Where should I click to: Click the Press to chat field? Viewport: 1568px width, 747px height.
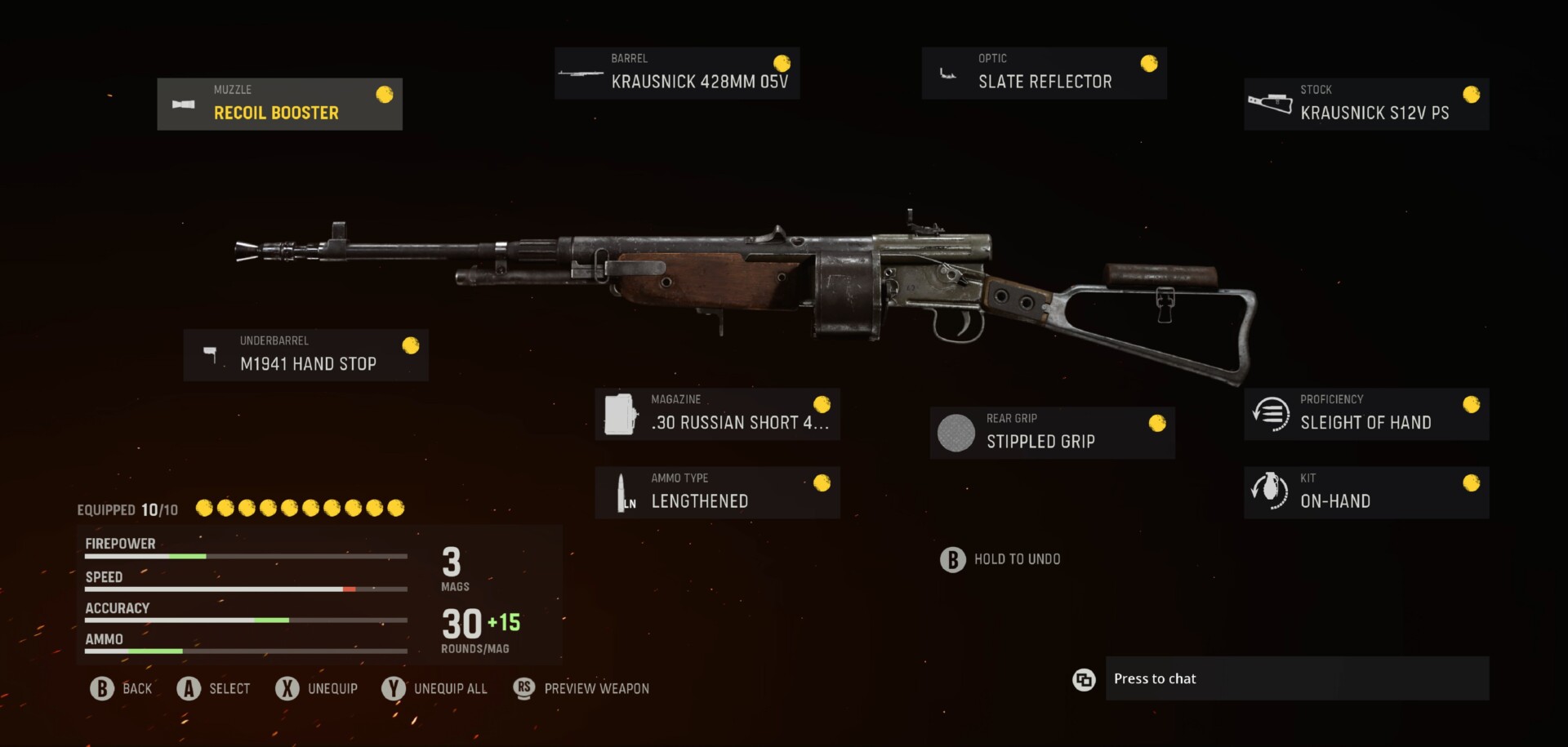tap(1298, 678)
